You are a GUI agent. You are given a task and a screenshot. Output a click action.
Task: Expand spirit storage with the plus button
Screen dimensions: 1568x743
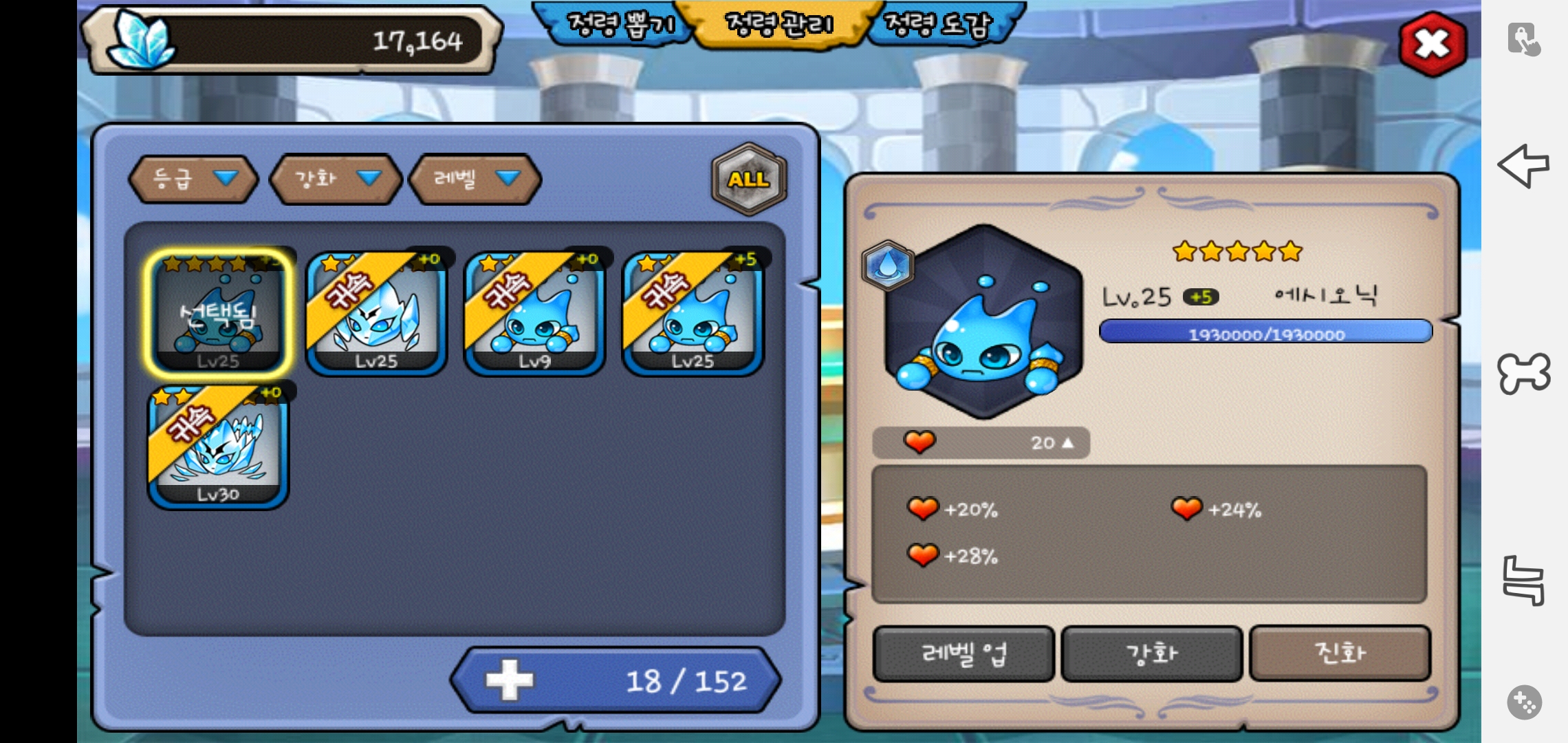click(x=510, y=680)
